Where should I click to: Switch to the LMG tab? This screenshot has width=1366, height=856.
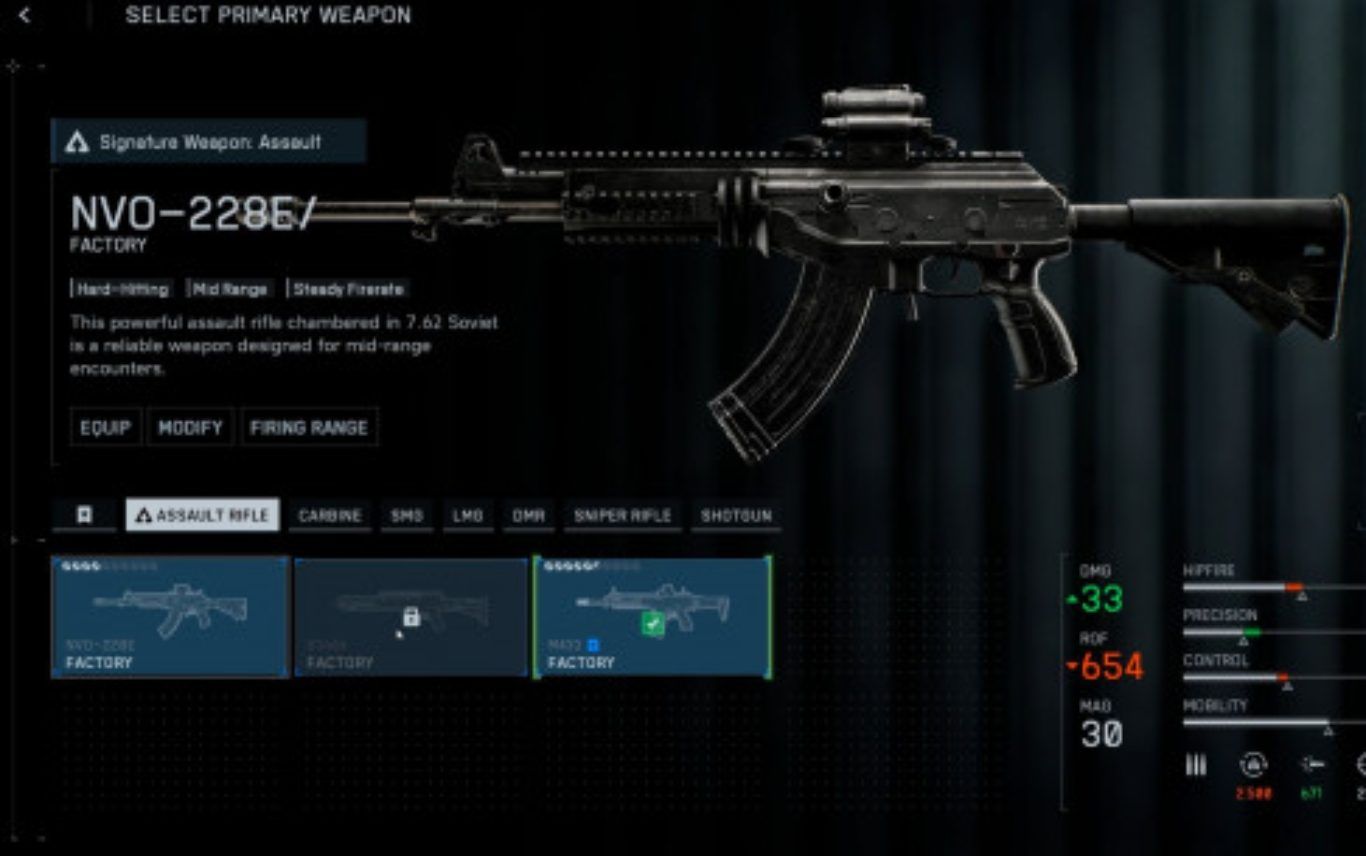click(468, 516)
